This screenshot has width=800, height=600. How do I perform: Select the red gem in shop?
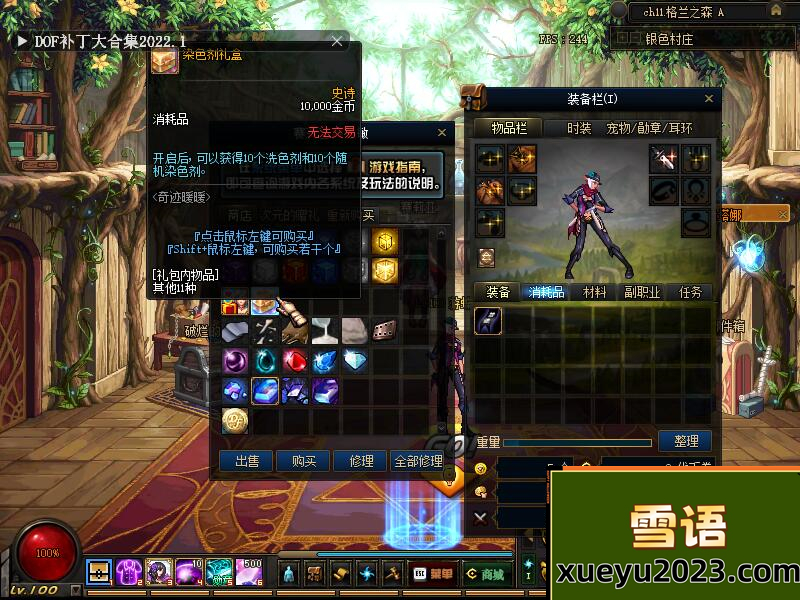296,360
